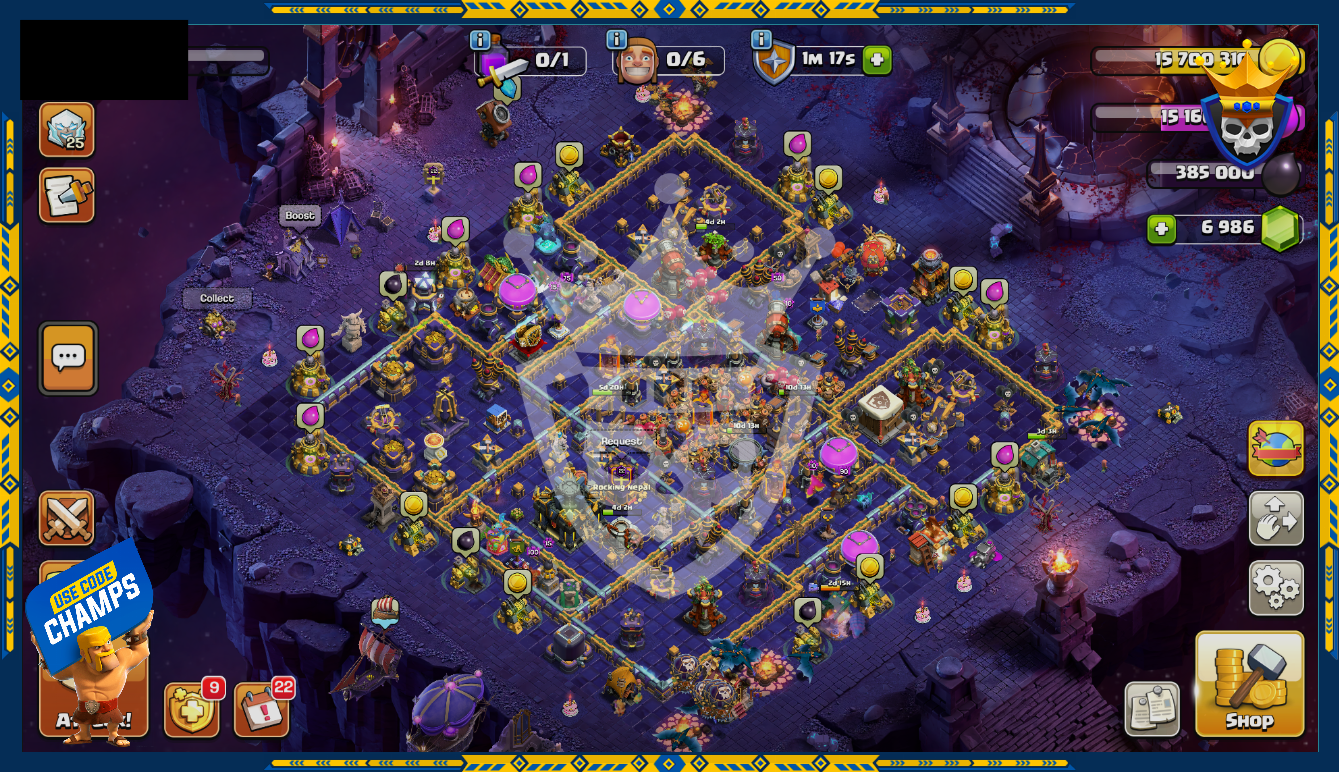Buy gems with the green plus button
This screenshot has height=772, width=1339.
coord(1161,229)
